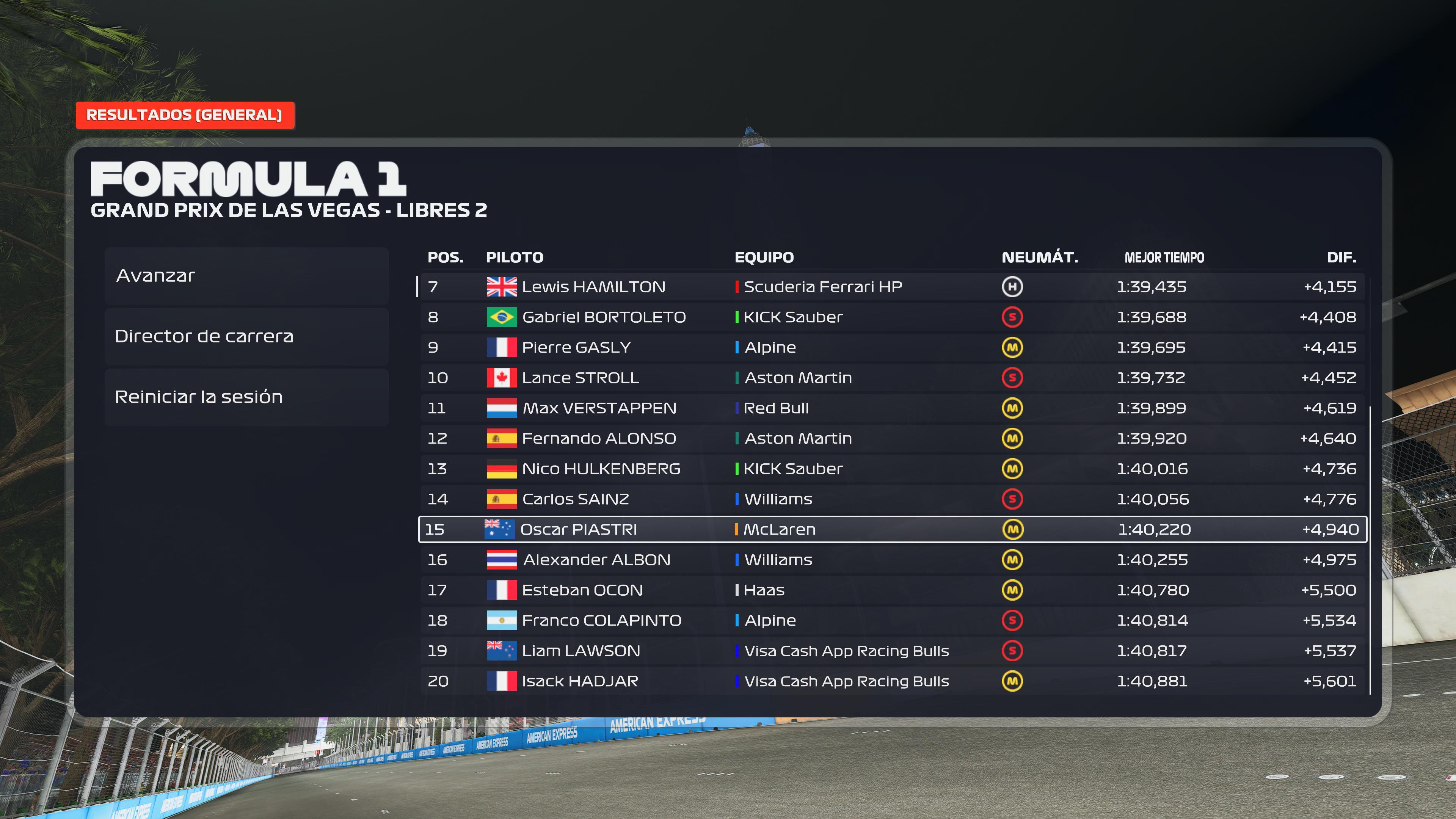Pick Max Verstappen's result row
The height and width of the screenshot is (819, 1456).
(892, 408)
